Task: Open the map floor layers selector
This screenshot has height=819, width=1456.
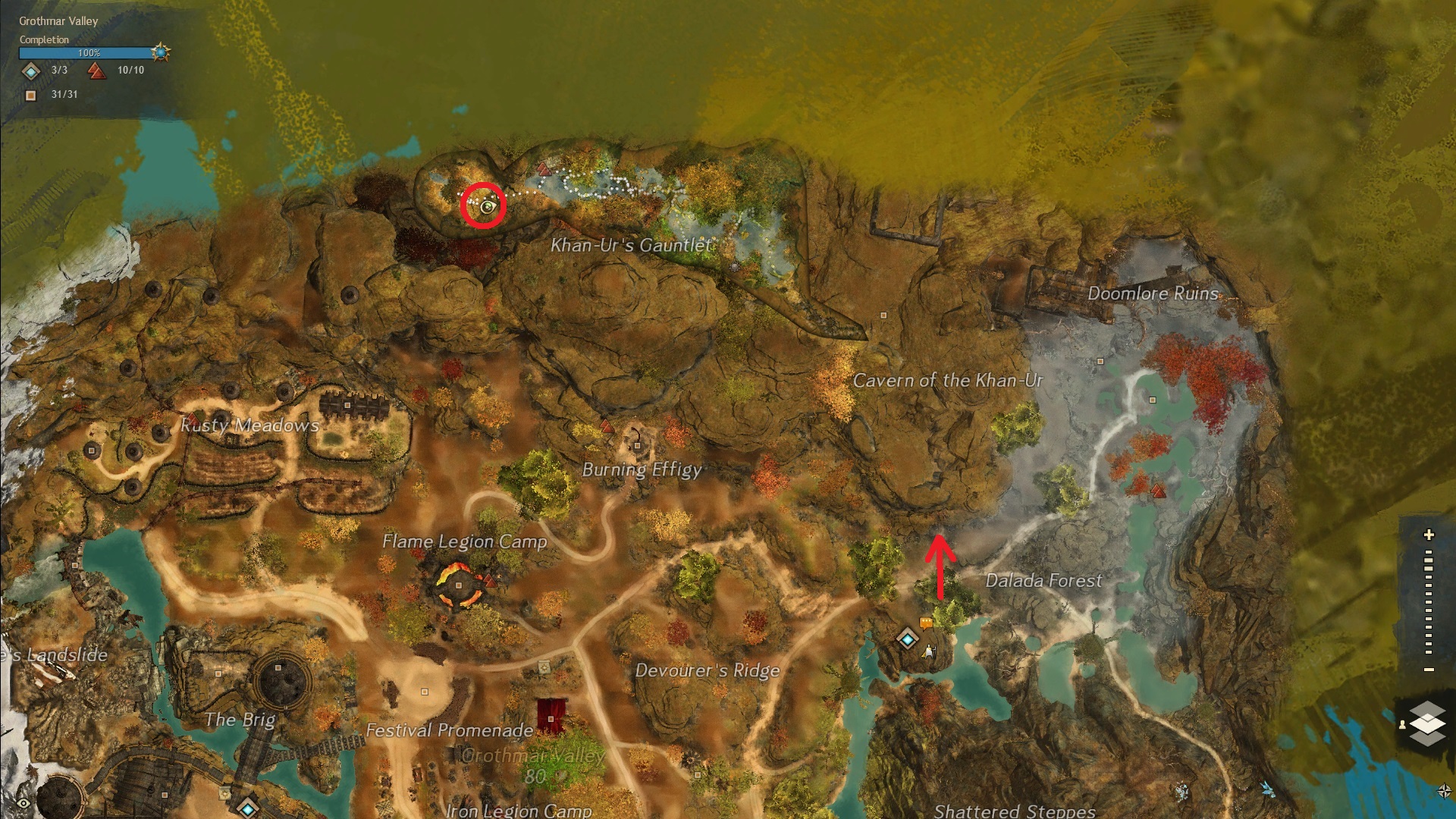Action: coord(1427,721)
